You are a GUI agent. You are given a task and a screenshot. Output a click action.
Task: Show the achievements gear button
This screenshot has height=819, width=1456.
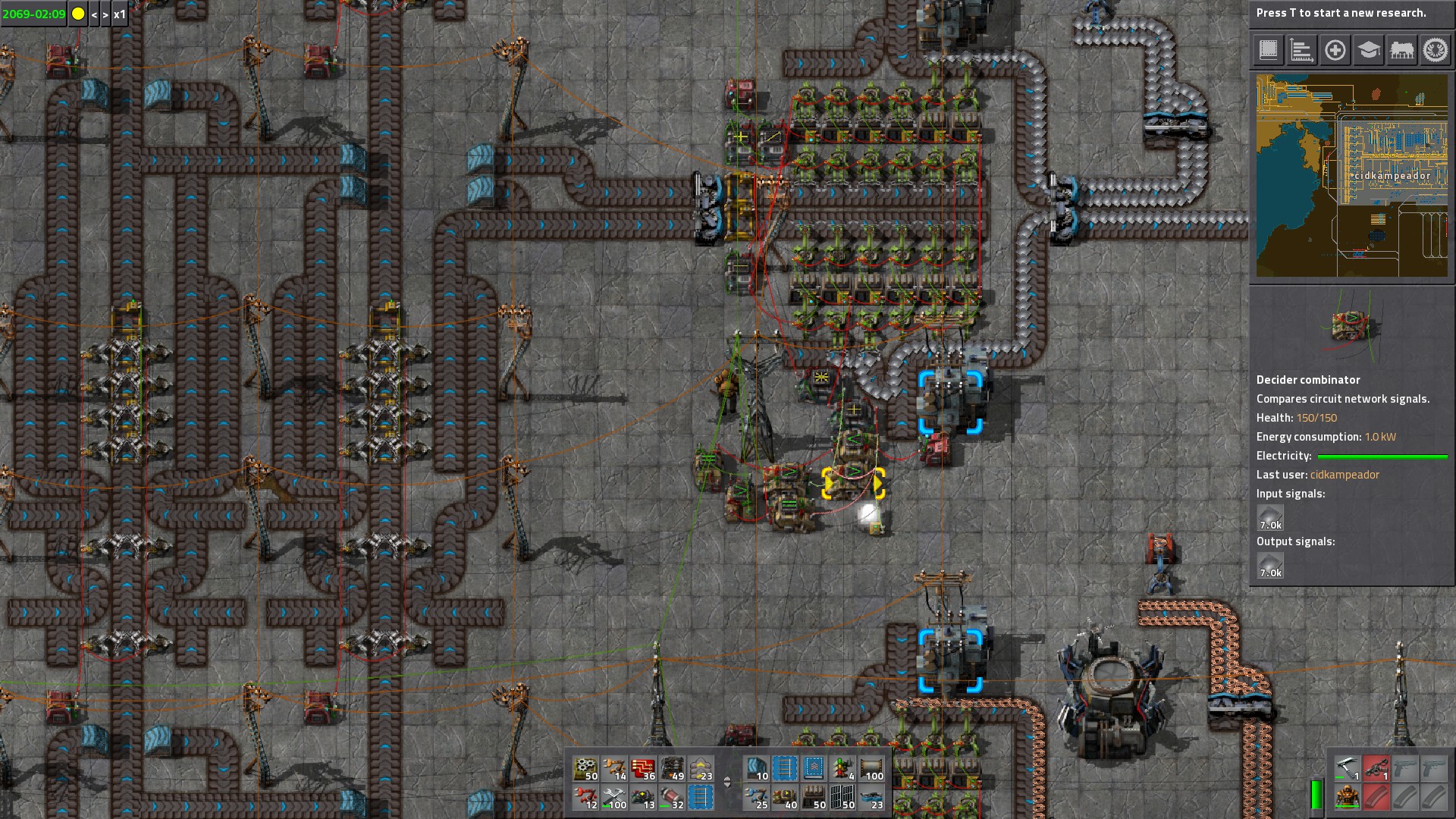point(1435,51)
